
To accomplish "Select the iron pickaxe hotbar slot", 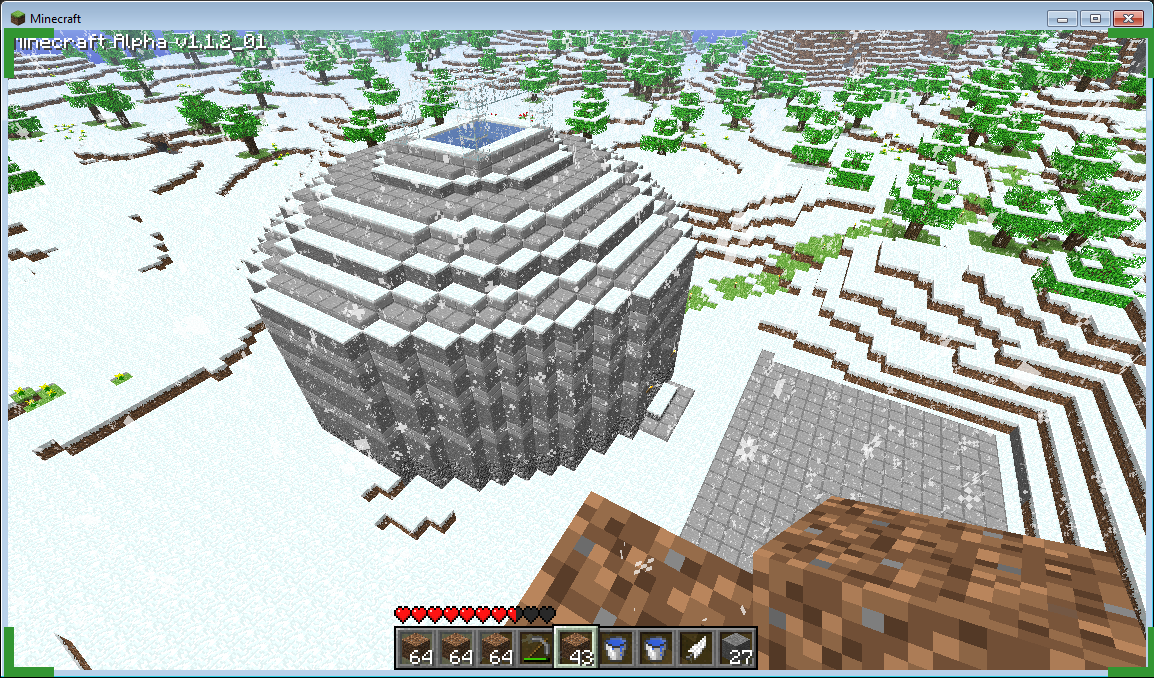I will point(536,647).
